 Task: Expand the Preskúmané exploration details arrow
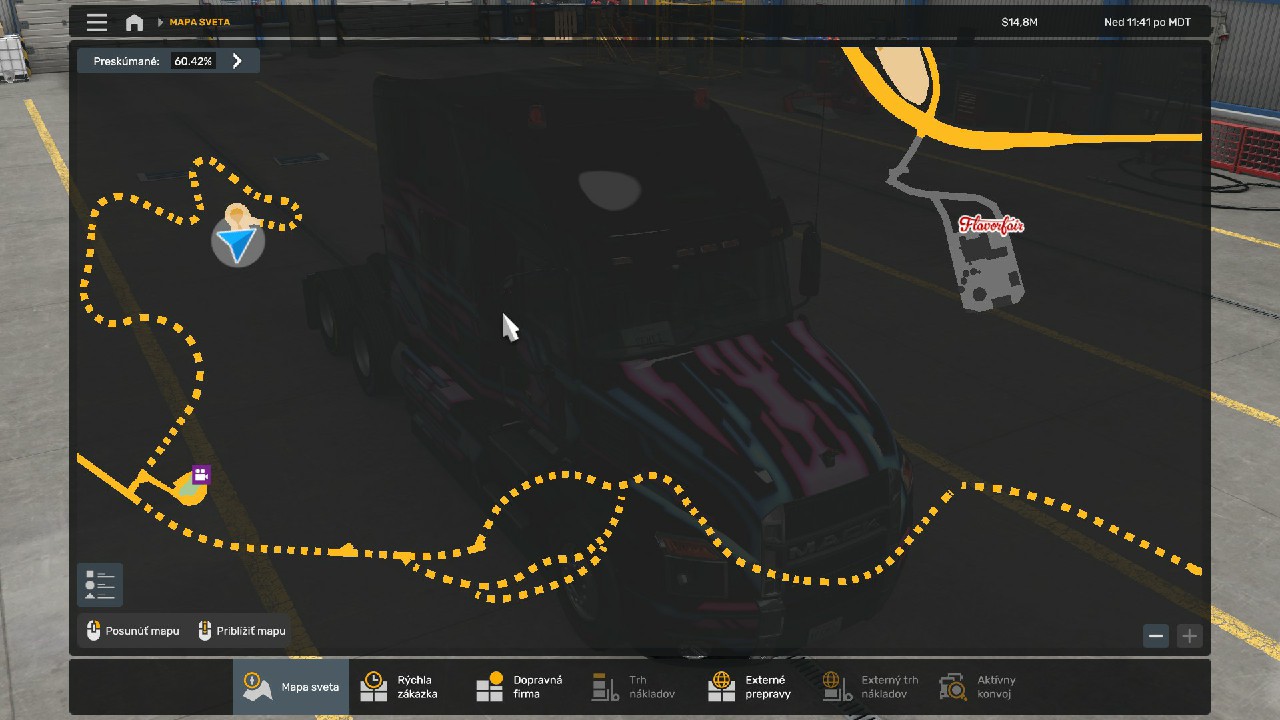tap(237, 60)
